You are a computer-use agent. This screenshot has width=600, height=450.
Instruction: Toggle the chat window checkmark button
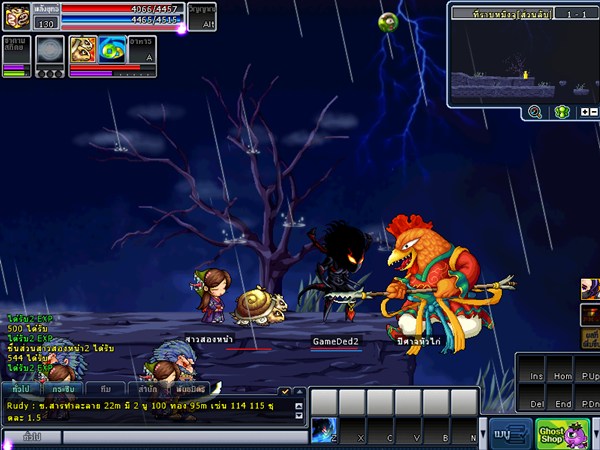coord(285,391)
